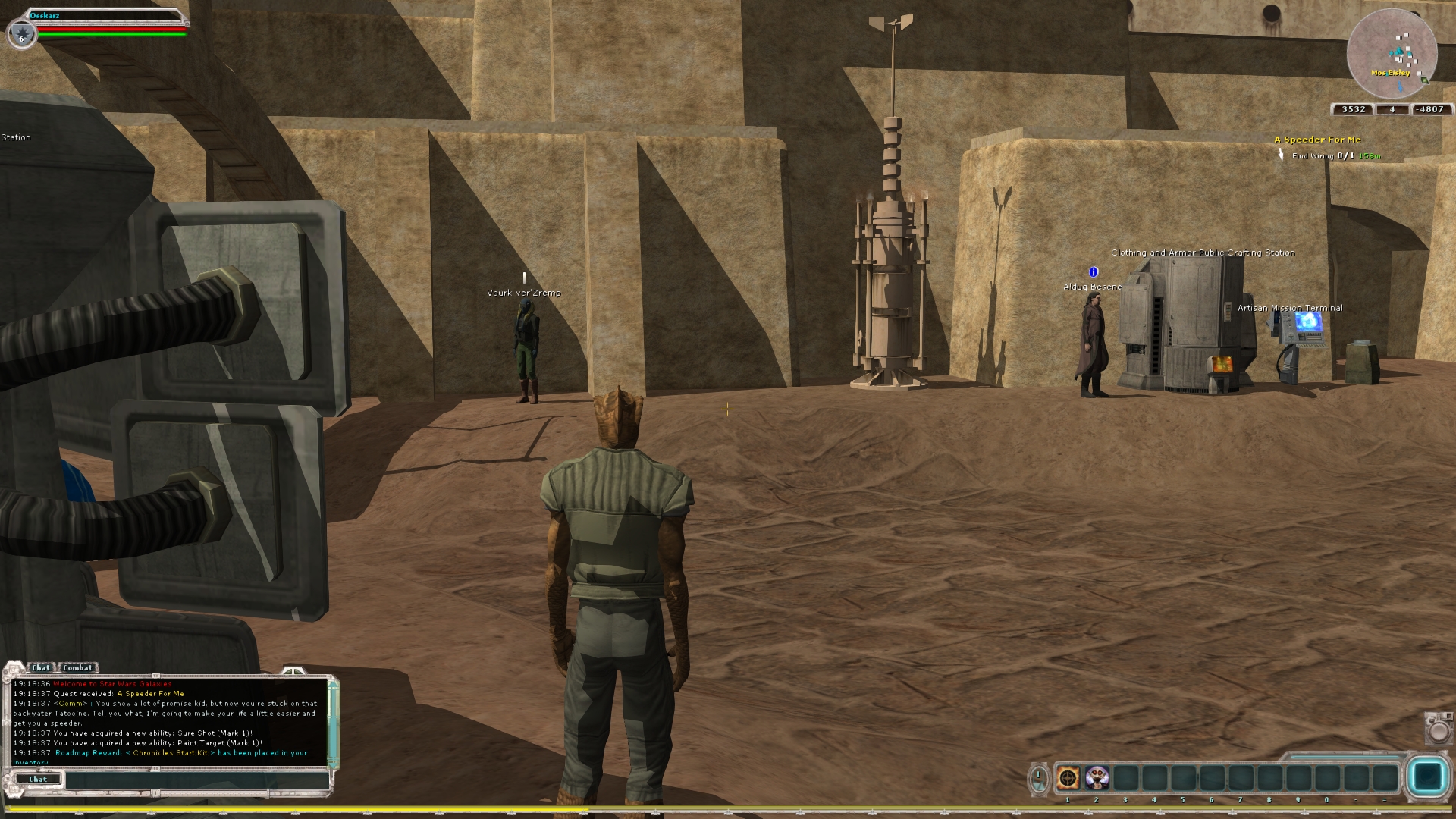
Task: Open the Chat channel selector button
Action: (37, 780)
